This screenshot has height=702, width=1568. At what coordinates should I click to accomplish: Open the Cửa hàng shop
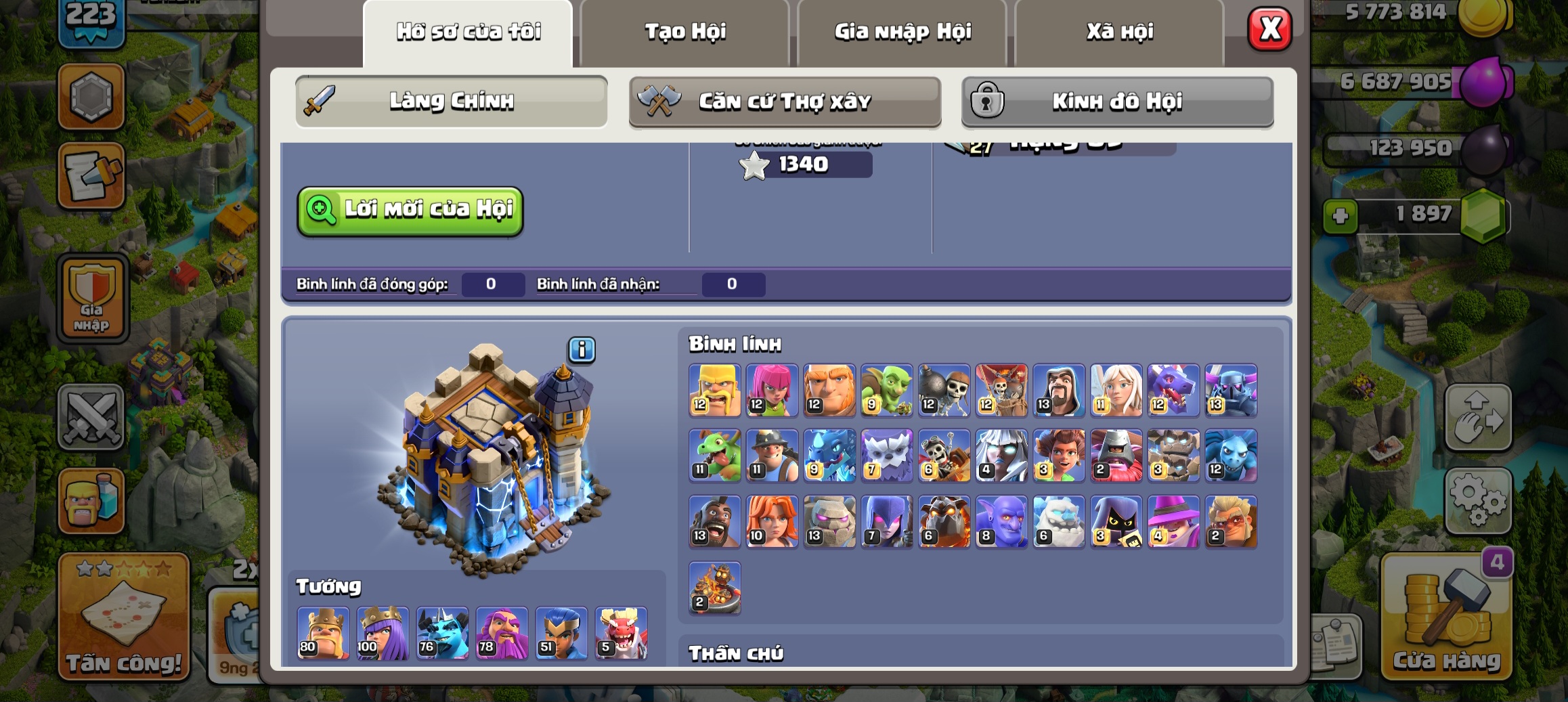point(1446,617)
